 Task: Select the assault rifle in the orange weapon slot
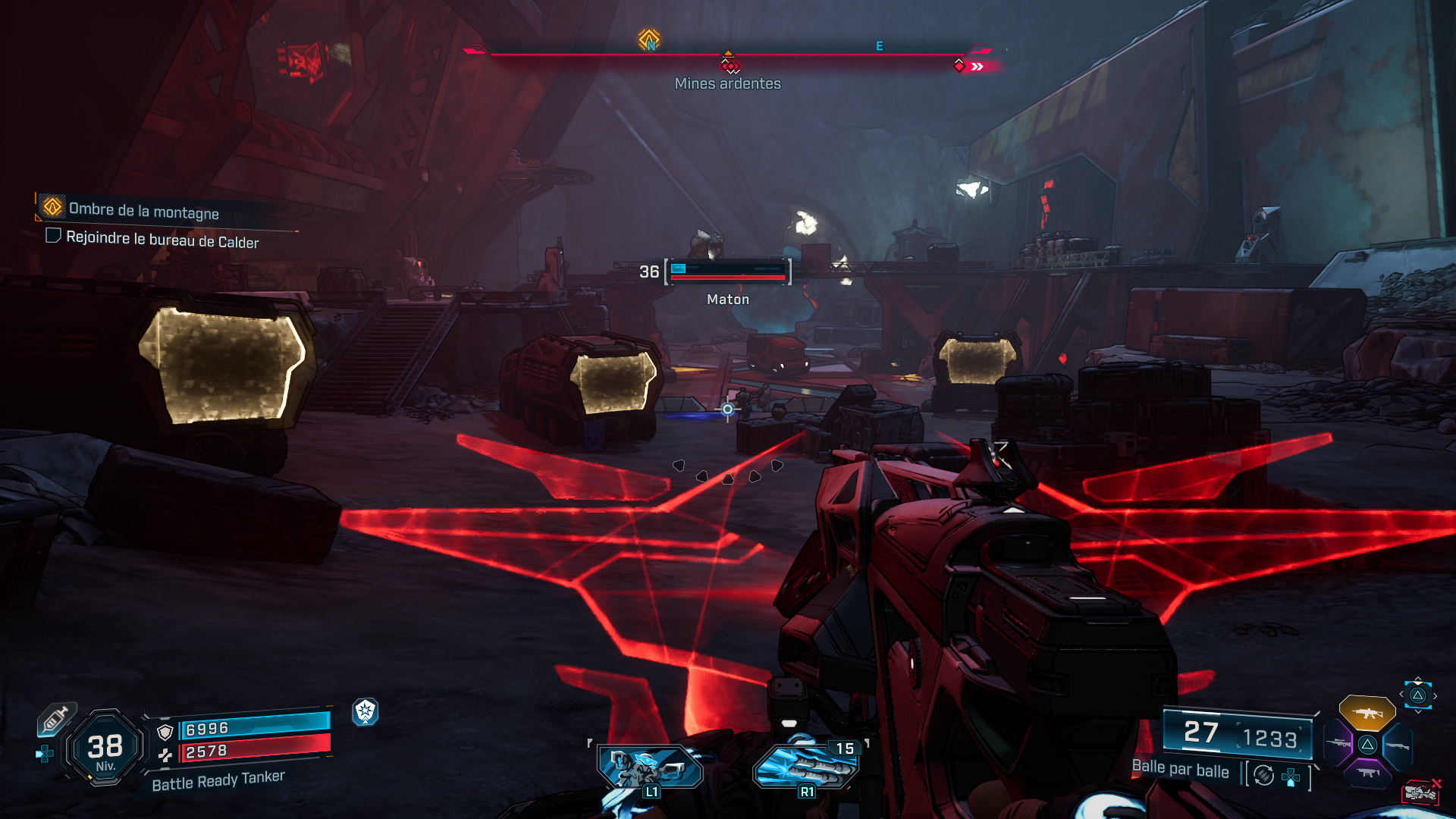point(1367,713)
